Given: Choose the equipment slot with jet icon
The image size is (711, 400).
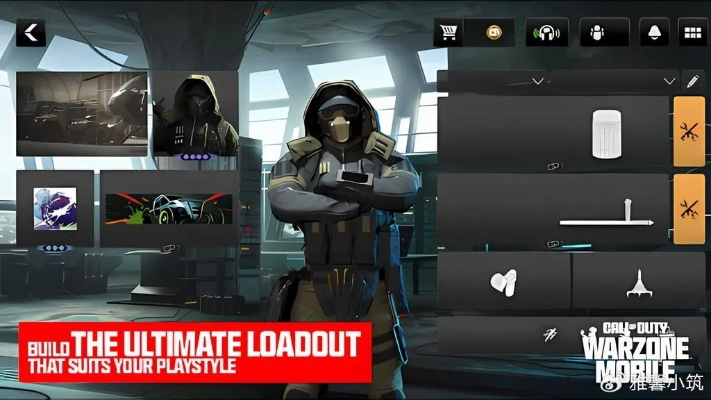Looking at the screenshot, I should pos(638,281).
